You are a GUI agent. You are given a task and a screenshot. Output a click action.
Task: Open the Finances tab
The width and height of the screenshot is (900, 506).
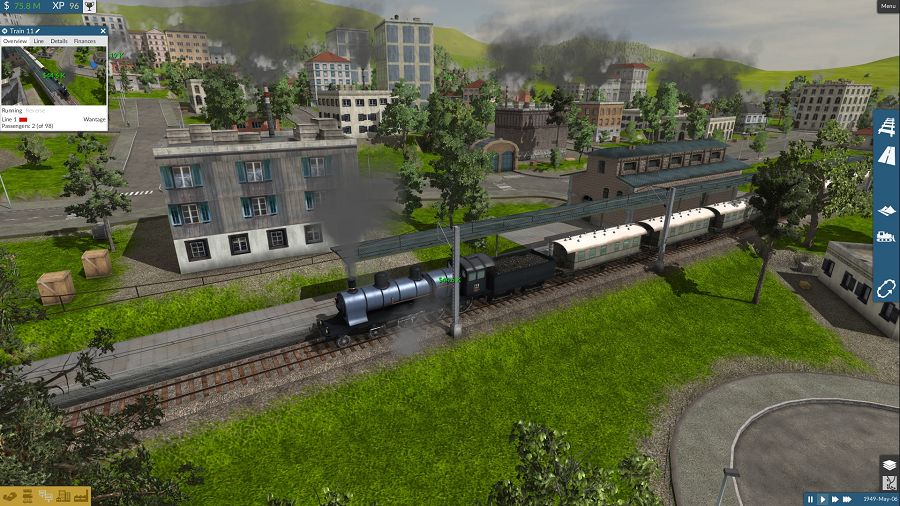pyautogui.click(x=85, y=41)
